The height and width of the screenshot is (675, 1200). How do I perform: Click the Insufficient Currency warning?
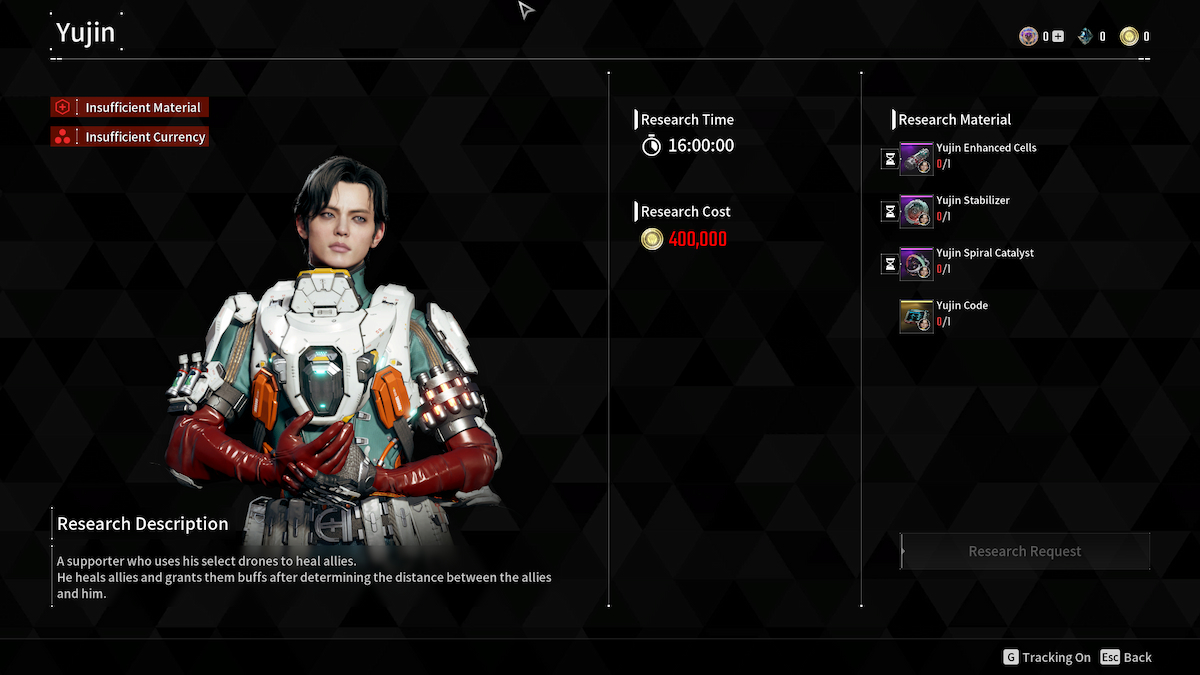coord(130,137)
